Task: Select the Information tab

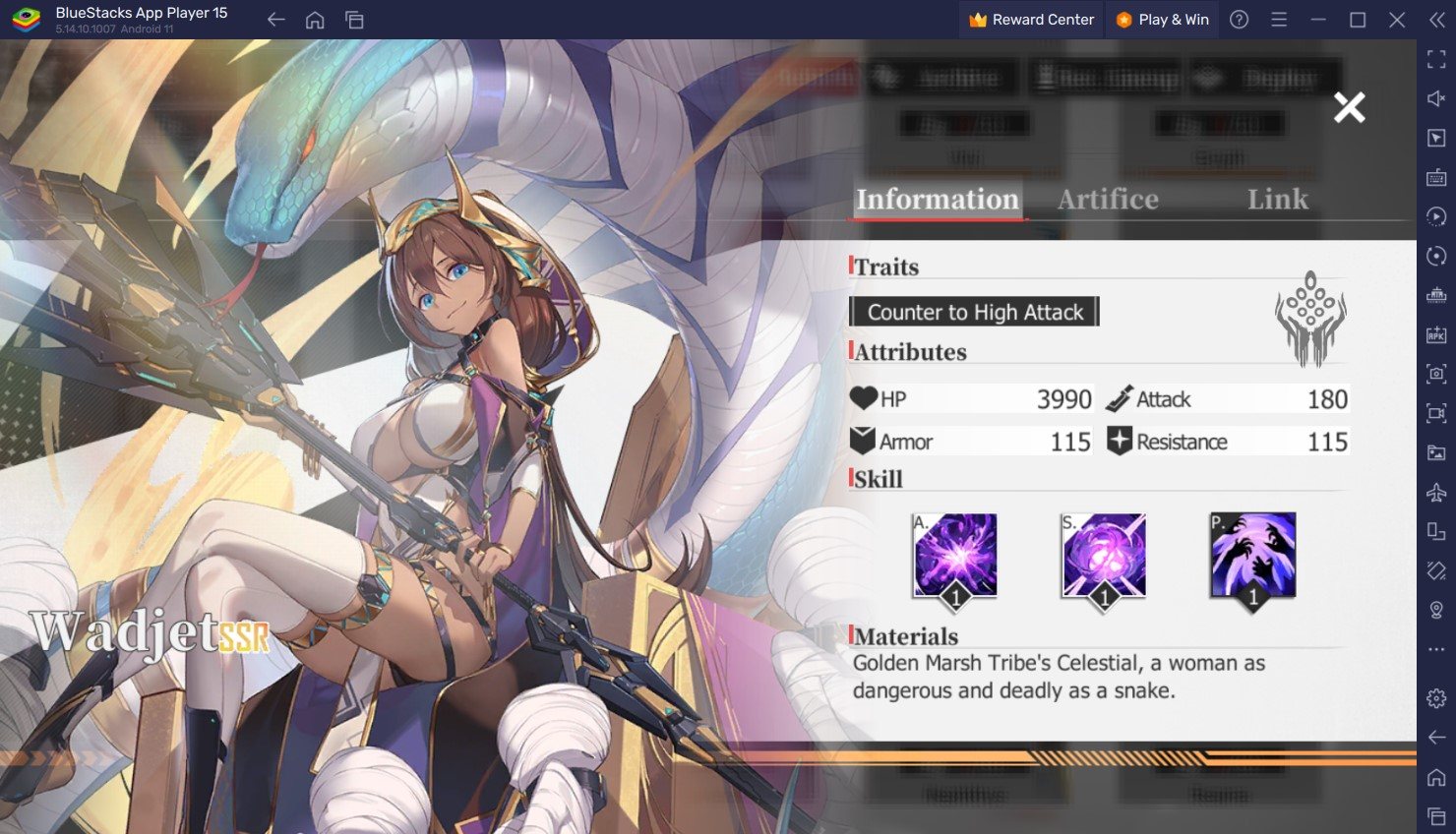Action: point(937,200)
